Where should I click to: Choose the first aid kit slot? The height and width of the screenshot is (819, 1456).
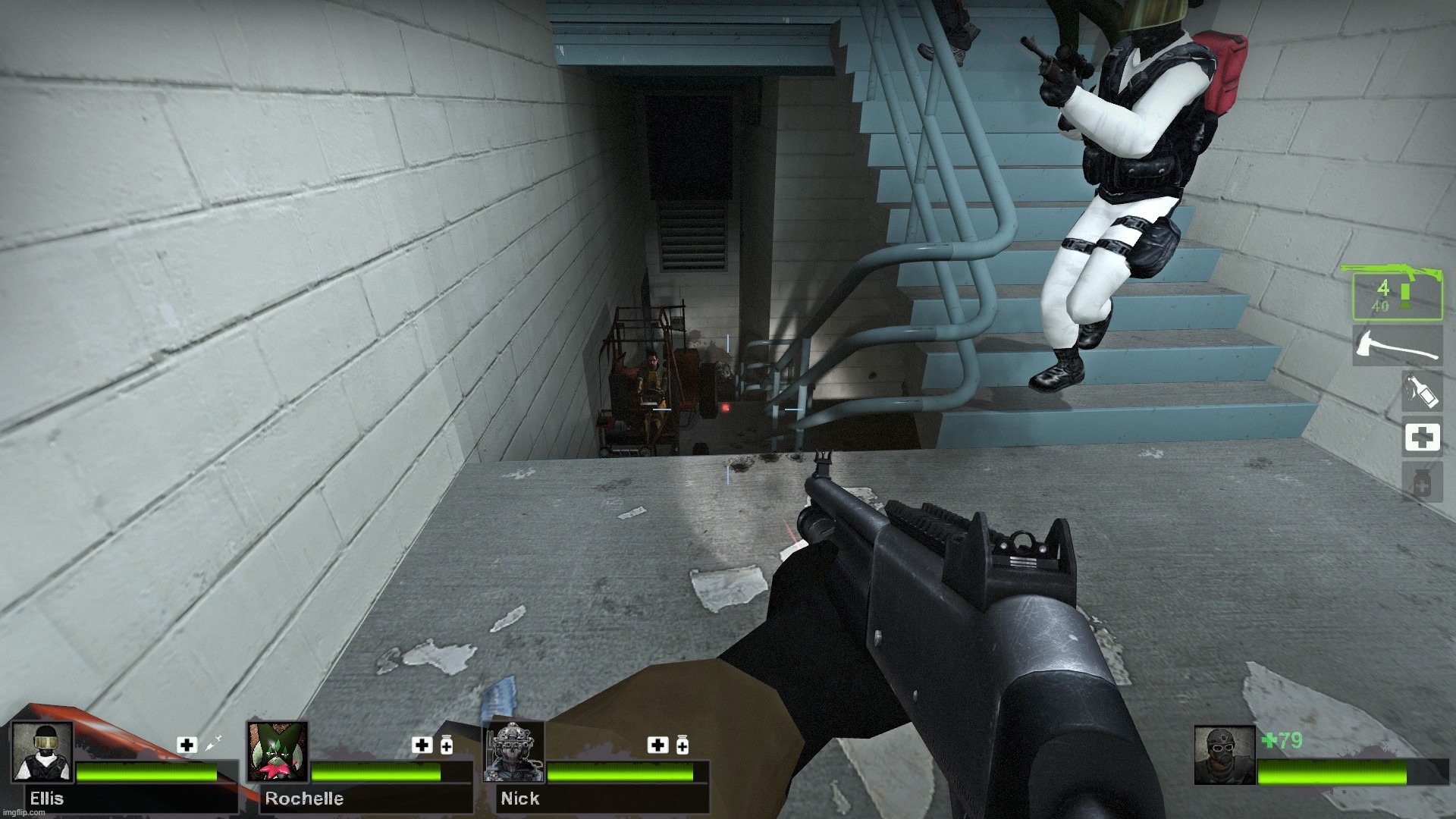pyautogui.click(x=1421, y=438)
